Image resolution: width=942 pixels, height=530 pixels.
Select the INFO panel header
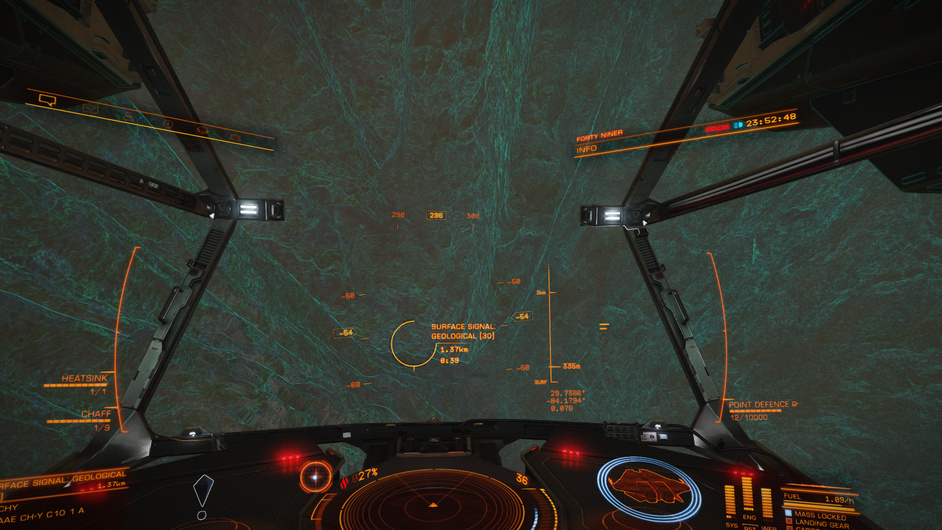[587, 149]
